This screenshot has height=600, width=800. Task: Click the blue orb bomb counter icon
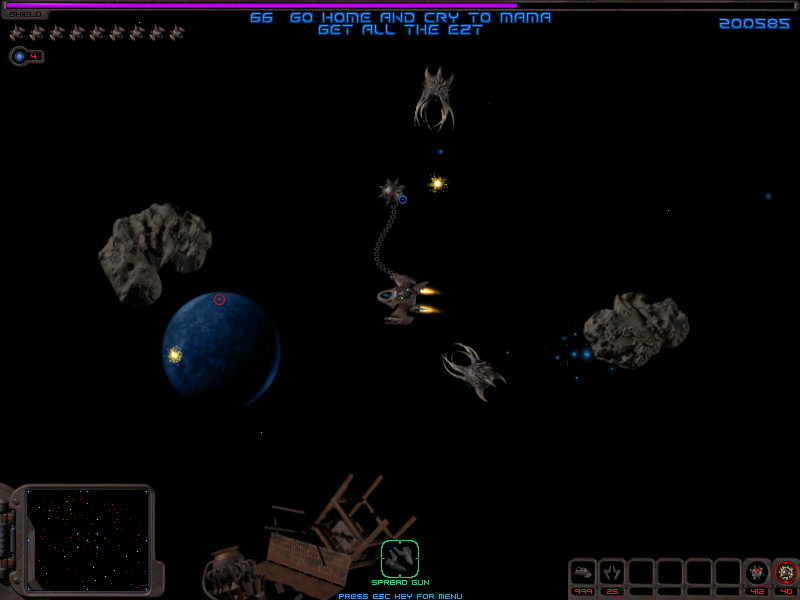point(20,56)
